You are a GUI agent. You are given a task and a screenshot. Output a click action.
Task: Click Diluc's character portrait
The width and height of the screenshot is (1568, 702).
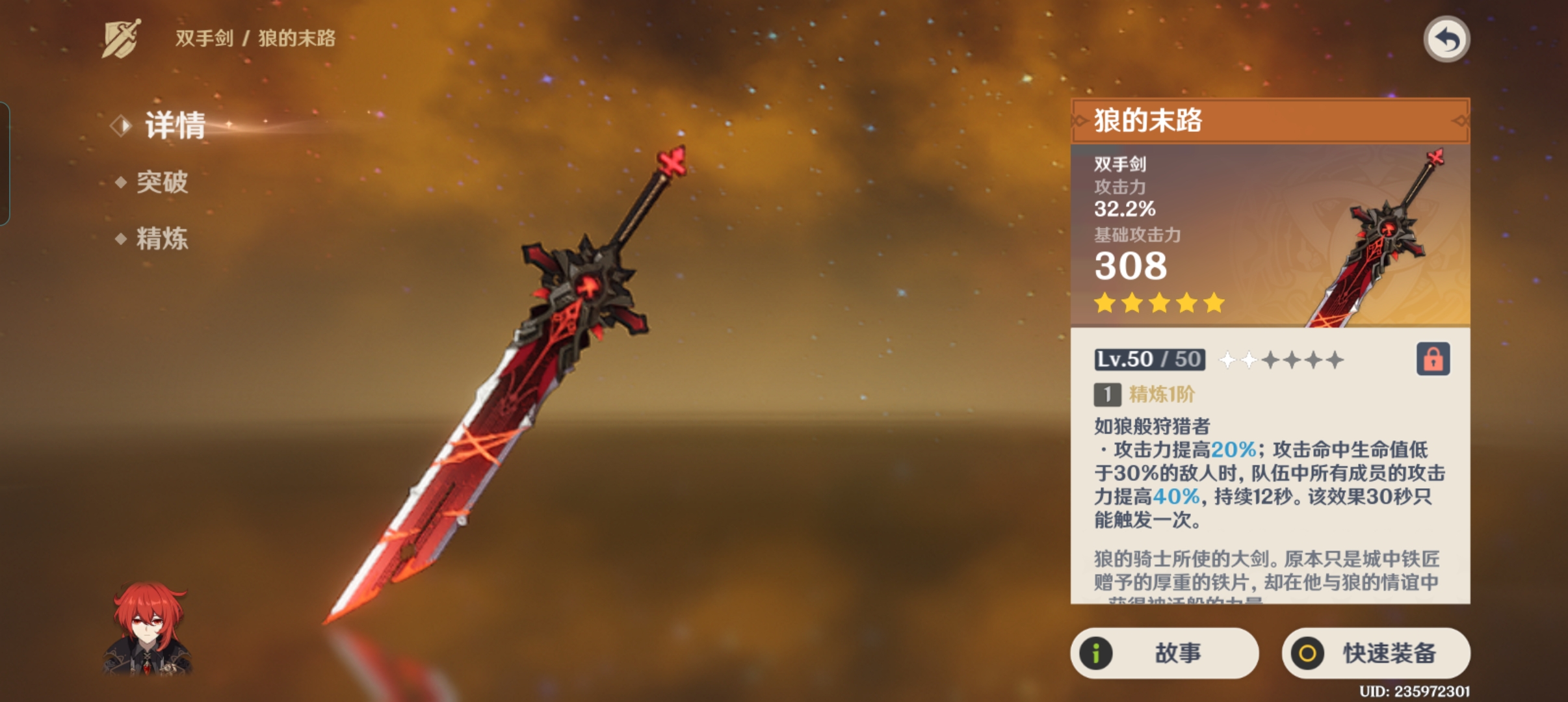(x=149, y=629)
